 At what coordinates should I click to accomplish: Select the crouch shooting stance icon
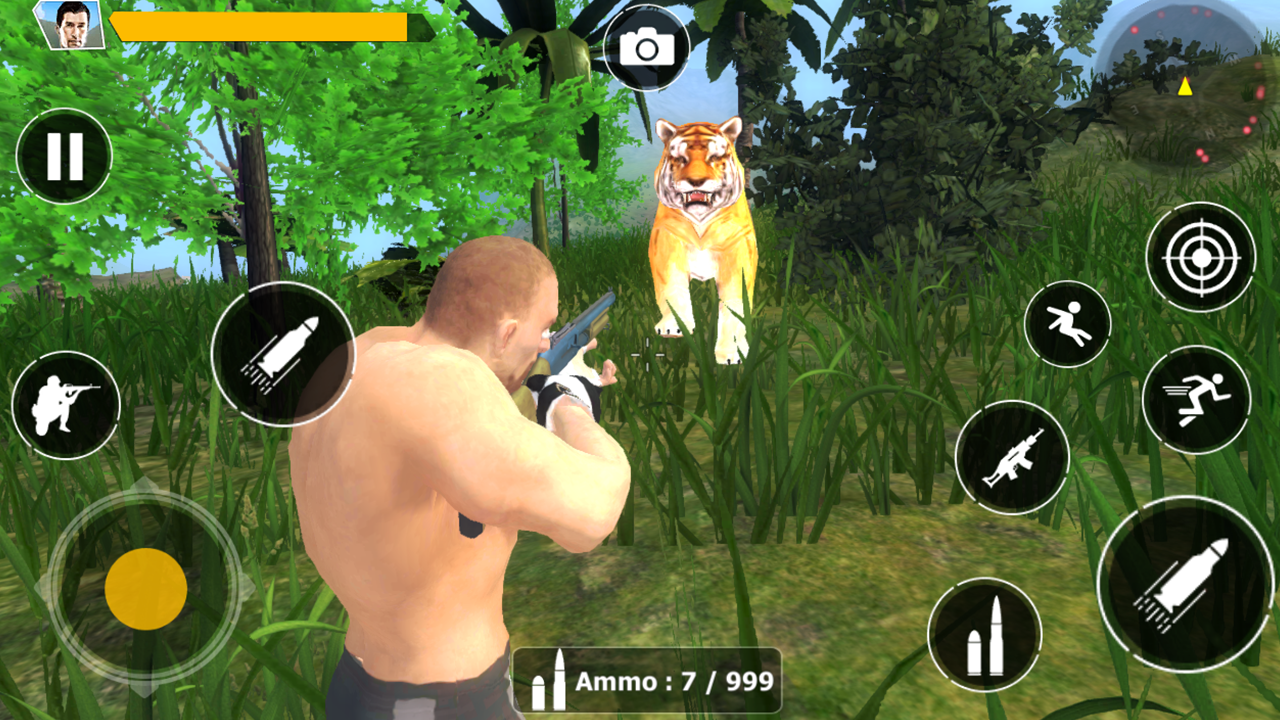[66, 402]
